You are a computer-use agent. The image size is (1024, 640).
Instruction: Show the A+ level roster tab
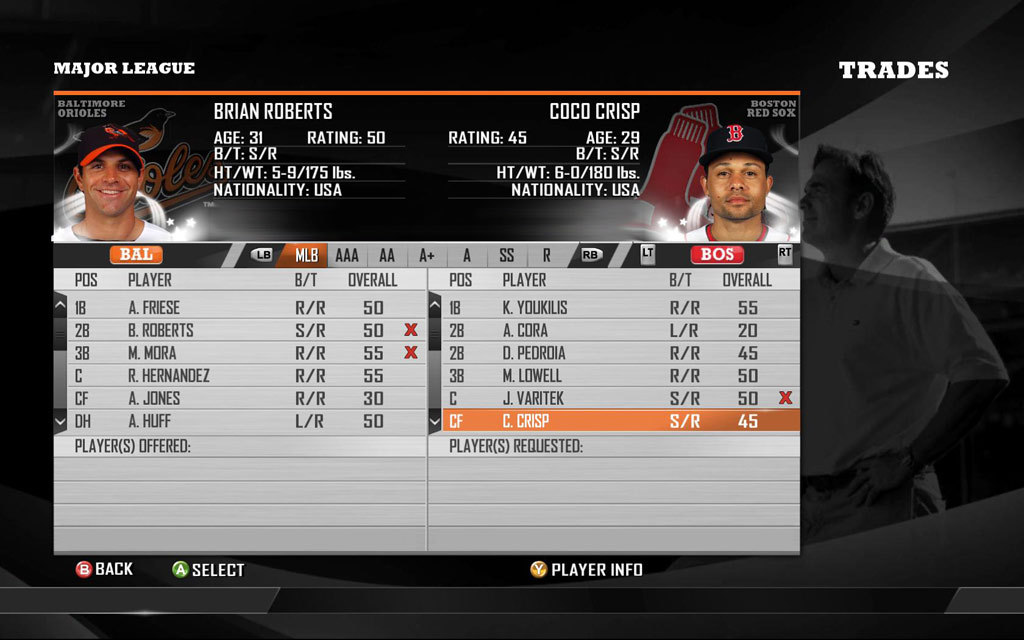427,255
